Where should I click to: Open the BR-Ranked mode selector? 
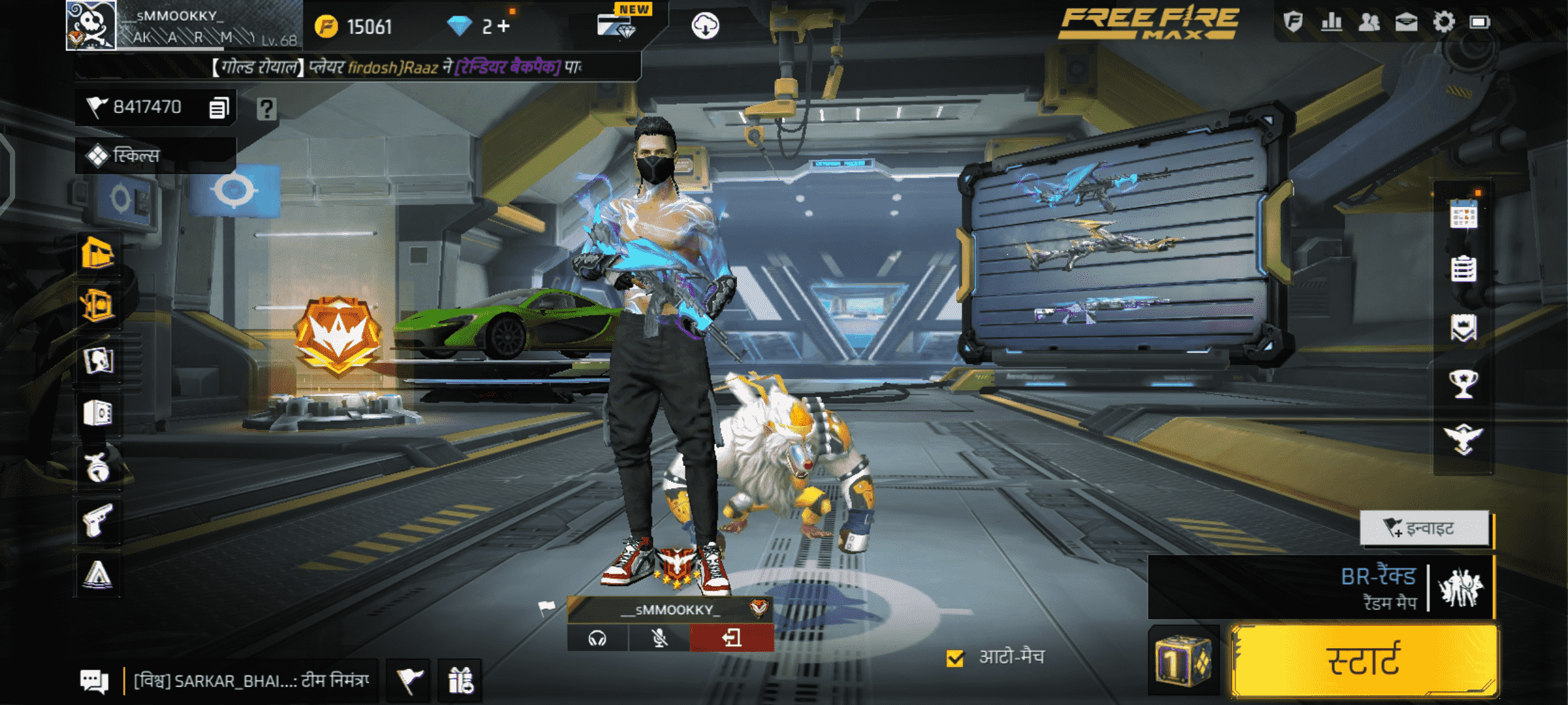pyautogui.click(x=1320, y=587)
